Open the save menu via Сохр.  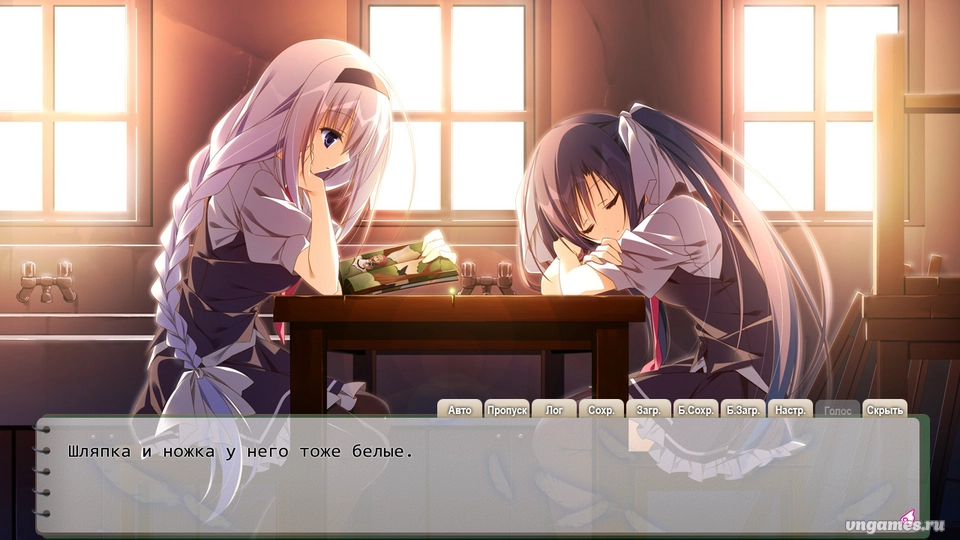point(600,410)
